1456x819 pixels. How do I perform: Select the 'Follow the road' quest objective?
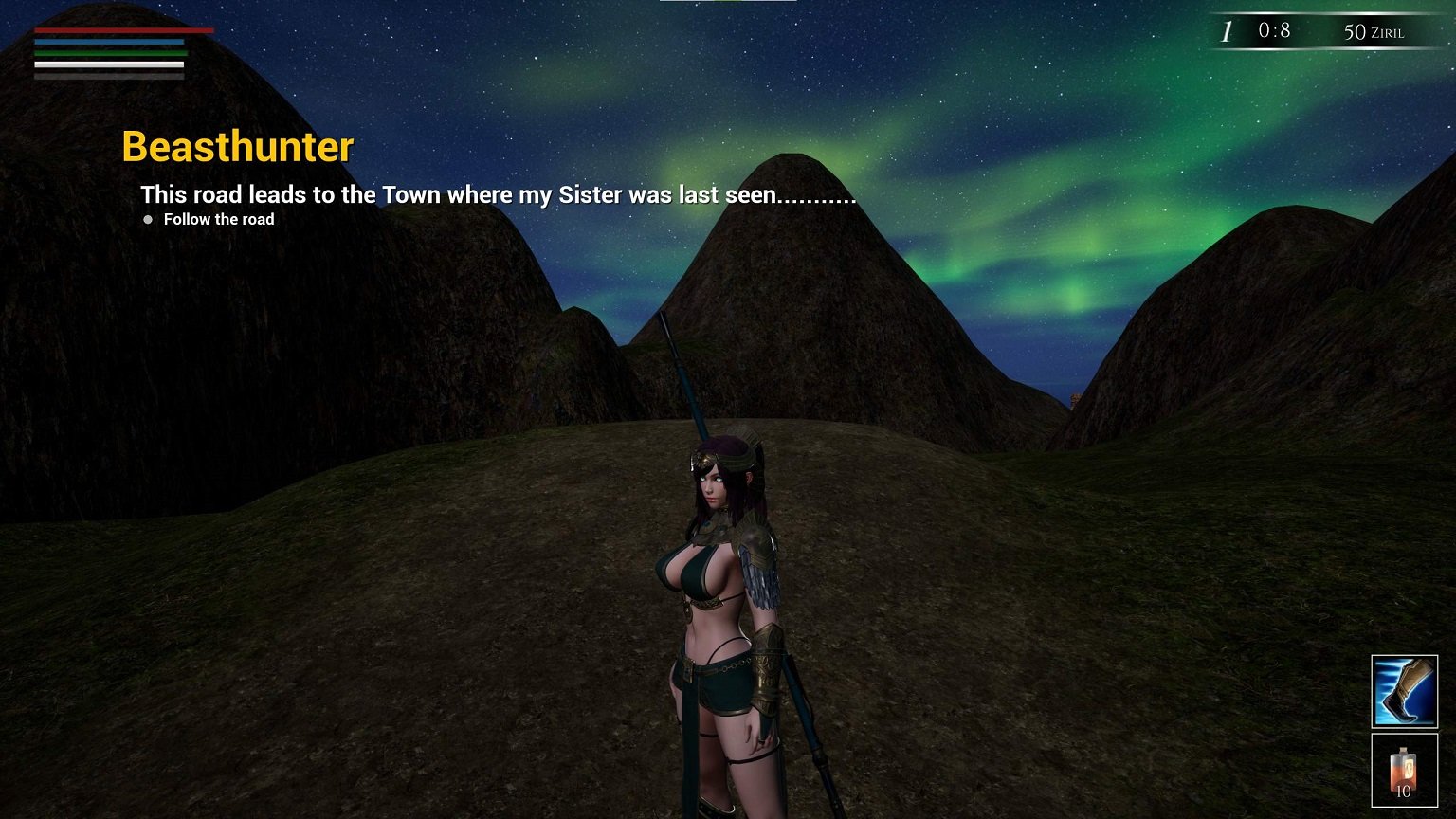pos(218,220)
